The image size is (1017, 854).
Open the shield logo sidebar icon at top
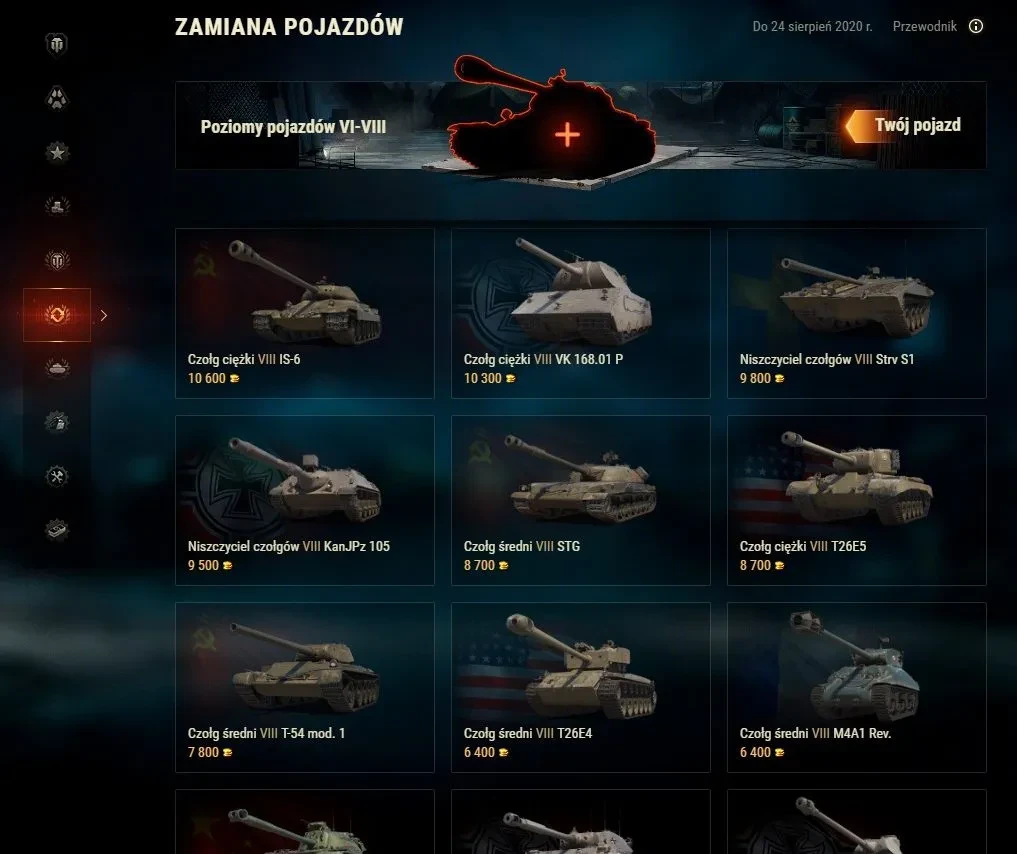[x=57, y=44]
